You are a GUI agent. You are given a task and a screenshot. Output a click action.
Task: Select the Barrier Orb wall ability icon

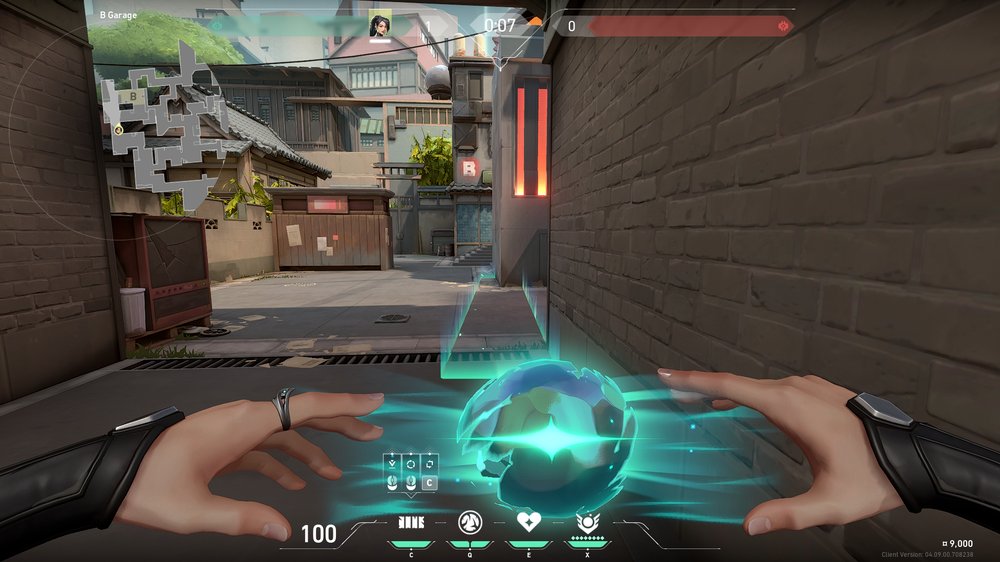[x=411, y=522]
